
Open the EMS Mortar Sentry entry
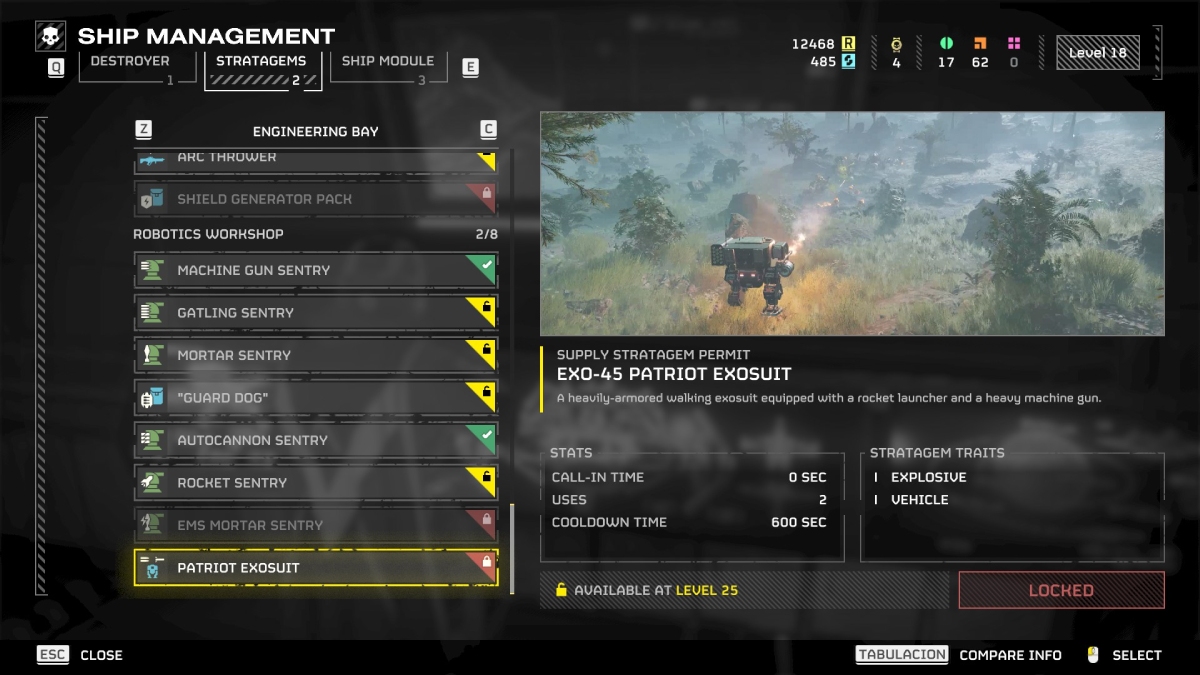pos(315,525)
